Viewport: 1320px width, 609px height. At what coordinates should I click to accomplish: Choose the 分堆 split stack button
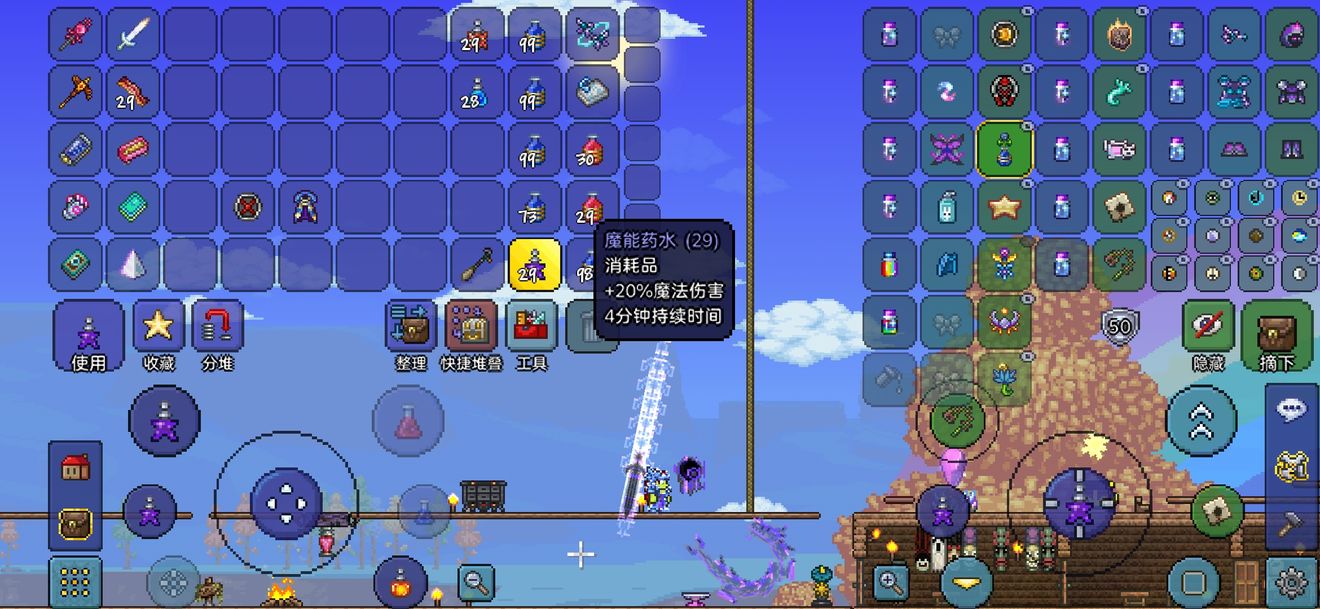coord(217,334)
